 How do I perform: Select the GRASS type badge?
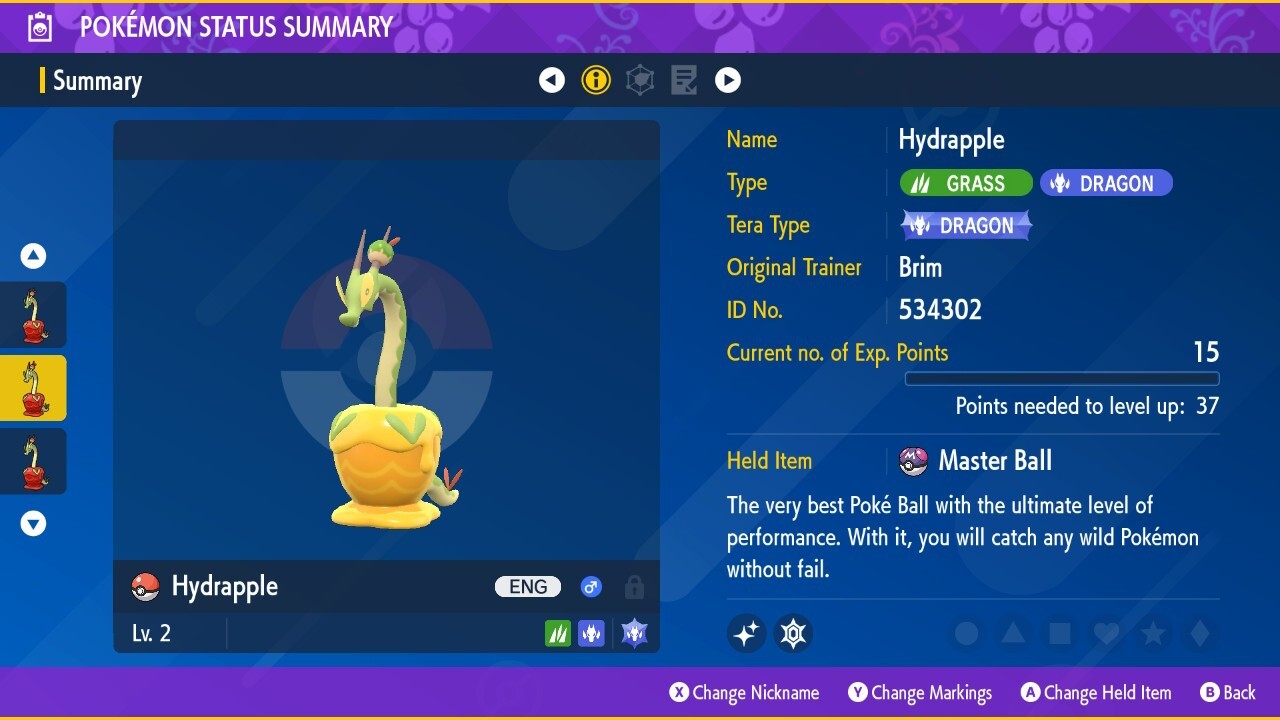[x=965, y=182]
